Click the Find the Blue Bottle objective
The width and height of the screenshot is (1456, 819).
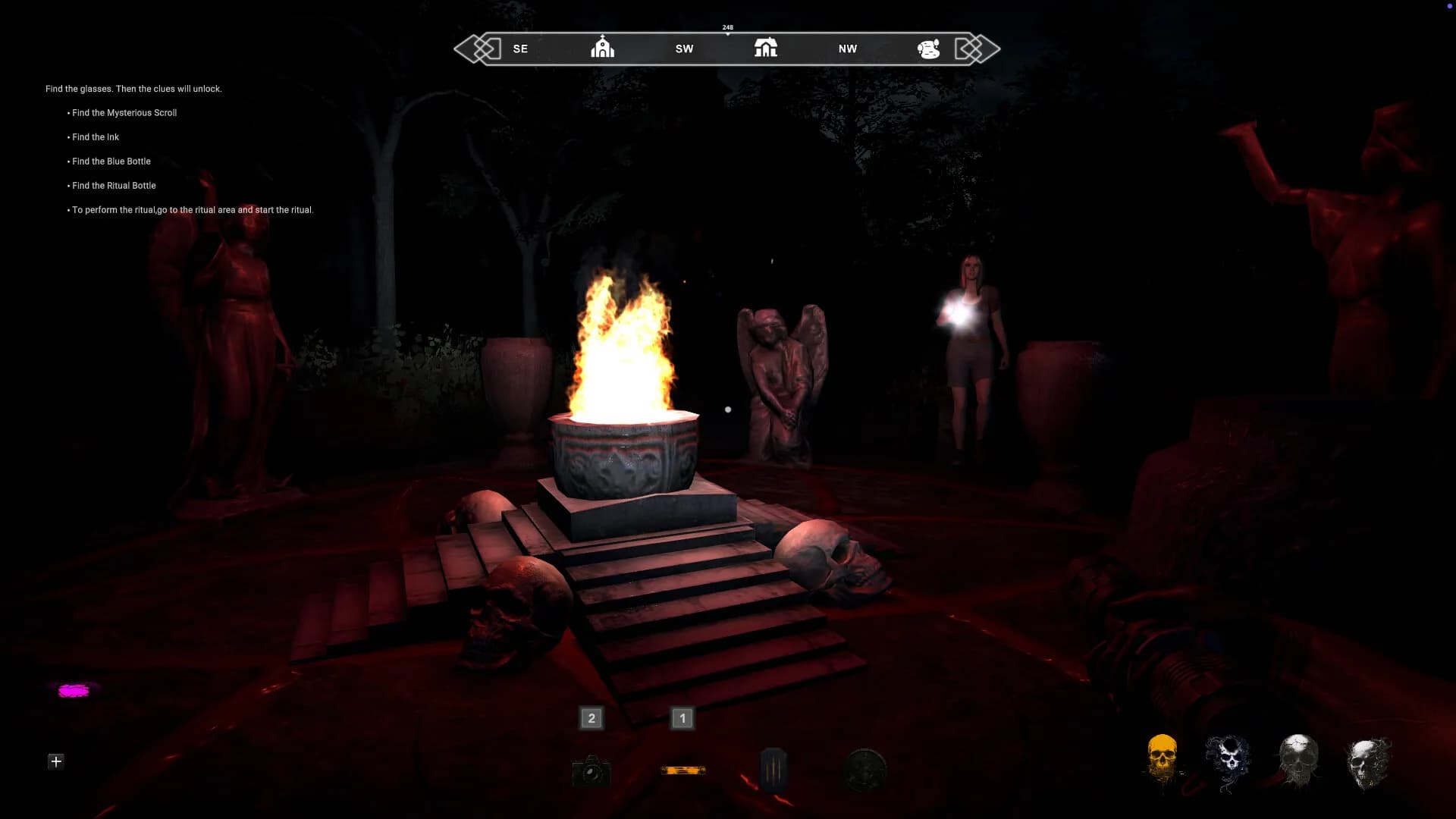(111, 161)
